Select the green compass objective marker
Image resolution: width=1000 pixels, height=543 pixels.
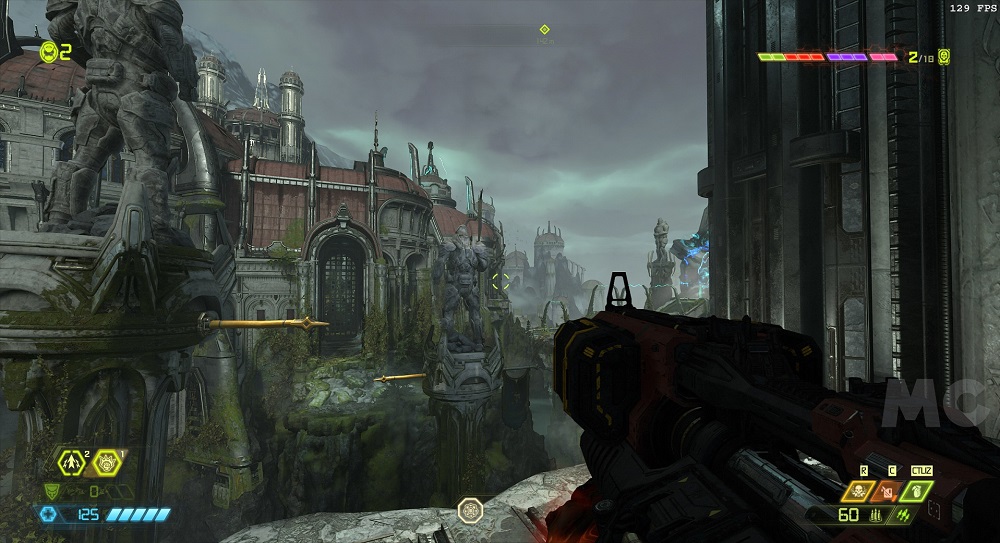coord(544,30)
